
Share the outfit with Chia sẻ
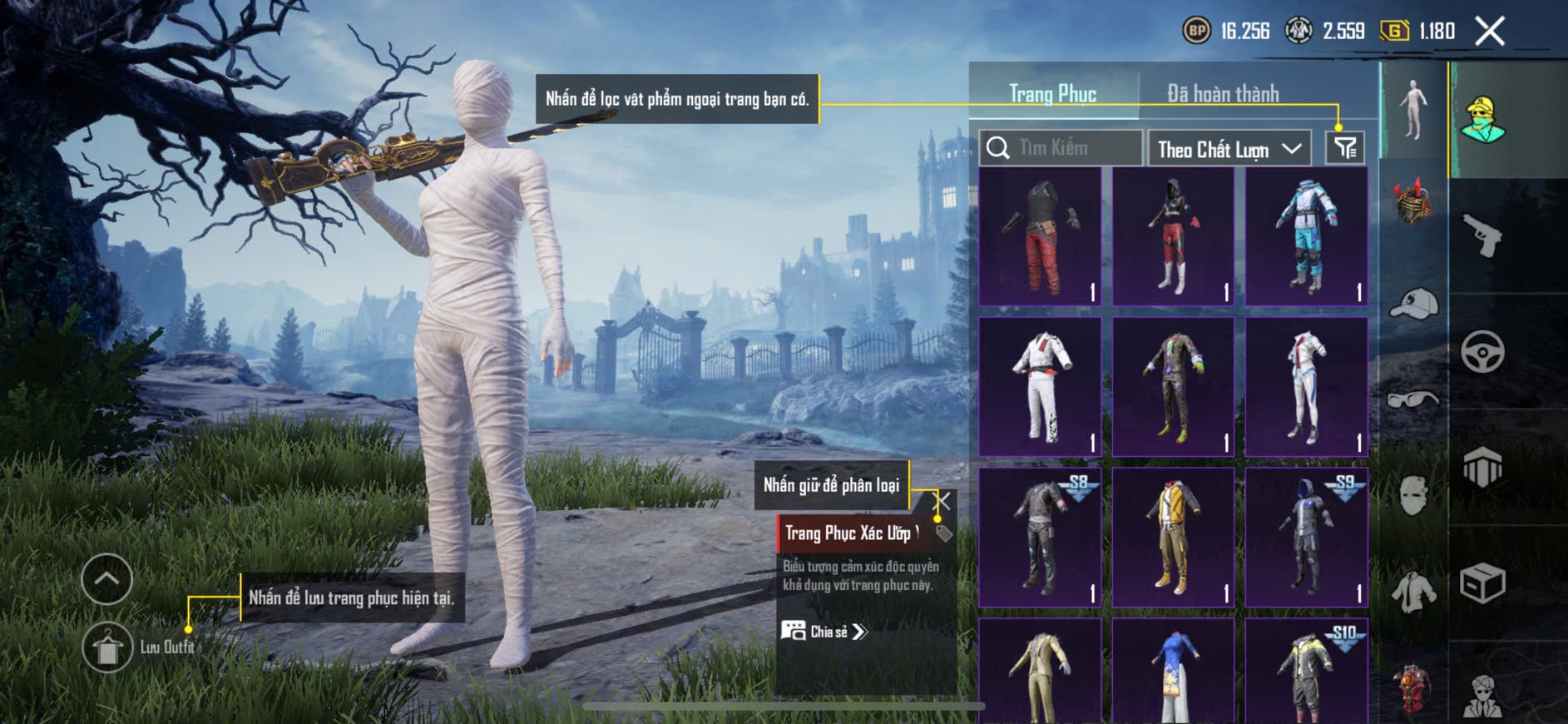click(824, 632)
